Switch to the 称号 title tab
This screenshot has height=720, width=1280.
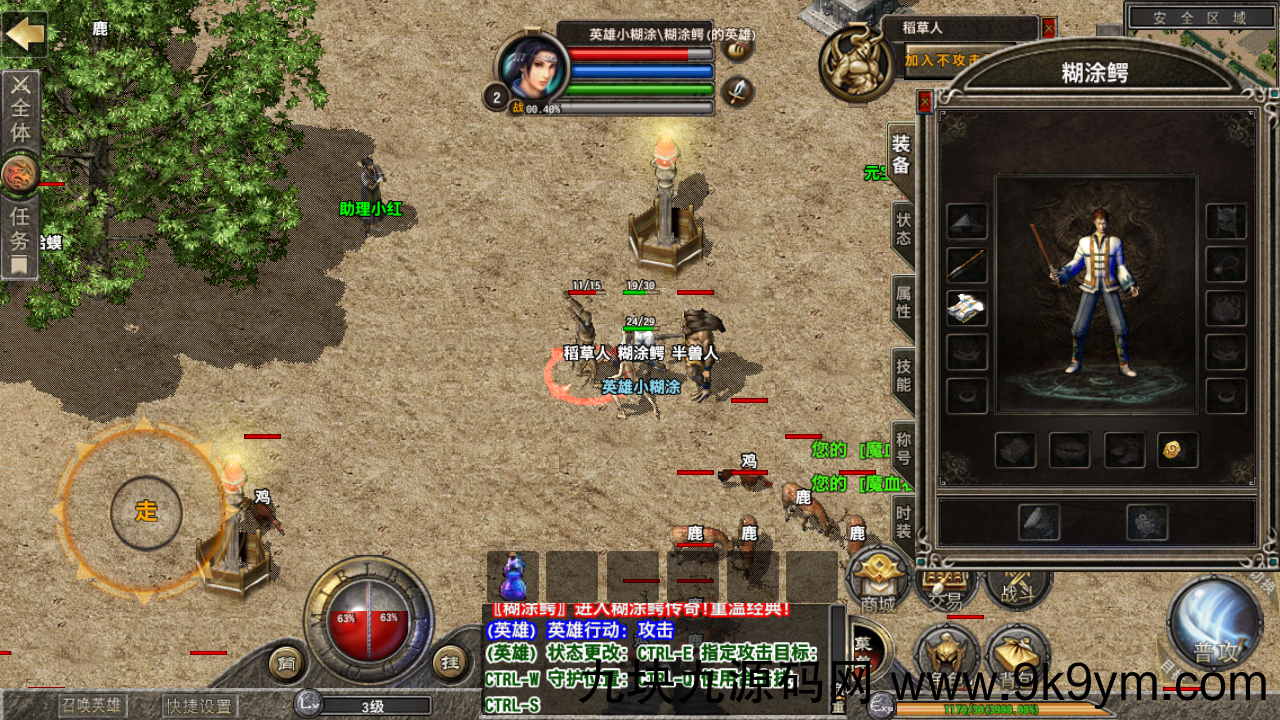point(902,446)
